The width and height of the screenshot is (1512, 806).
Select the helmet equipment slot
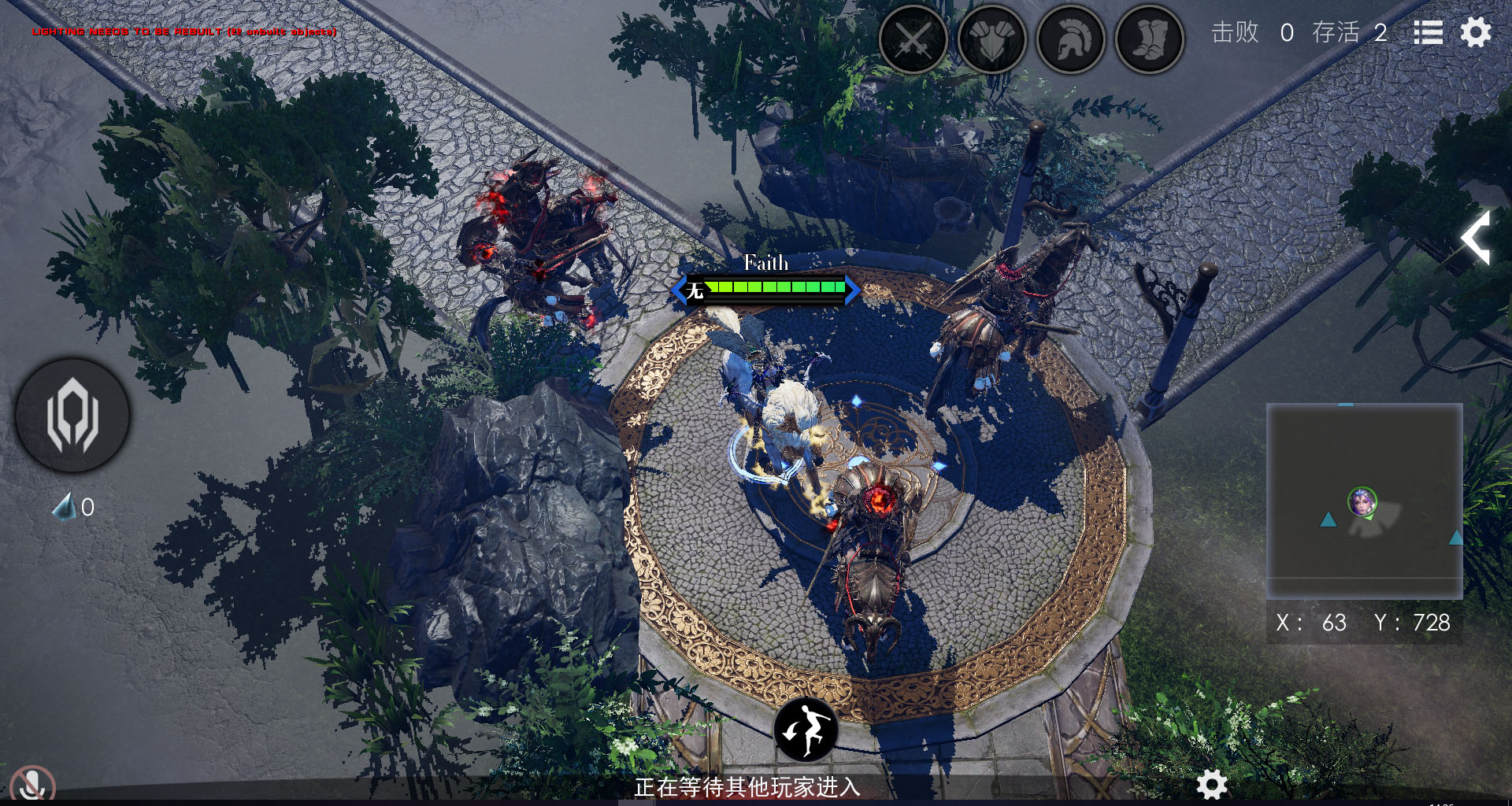coord(1070,39)
